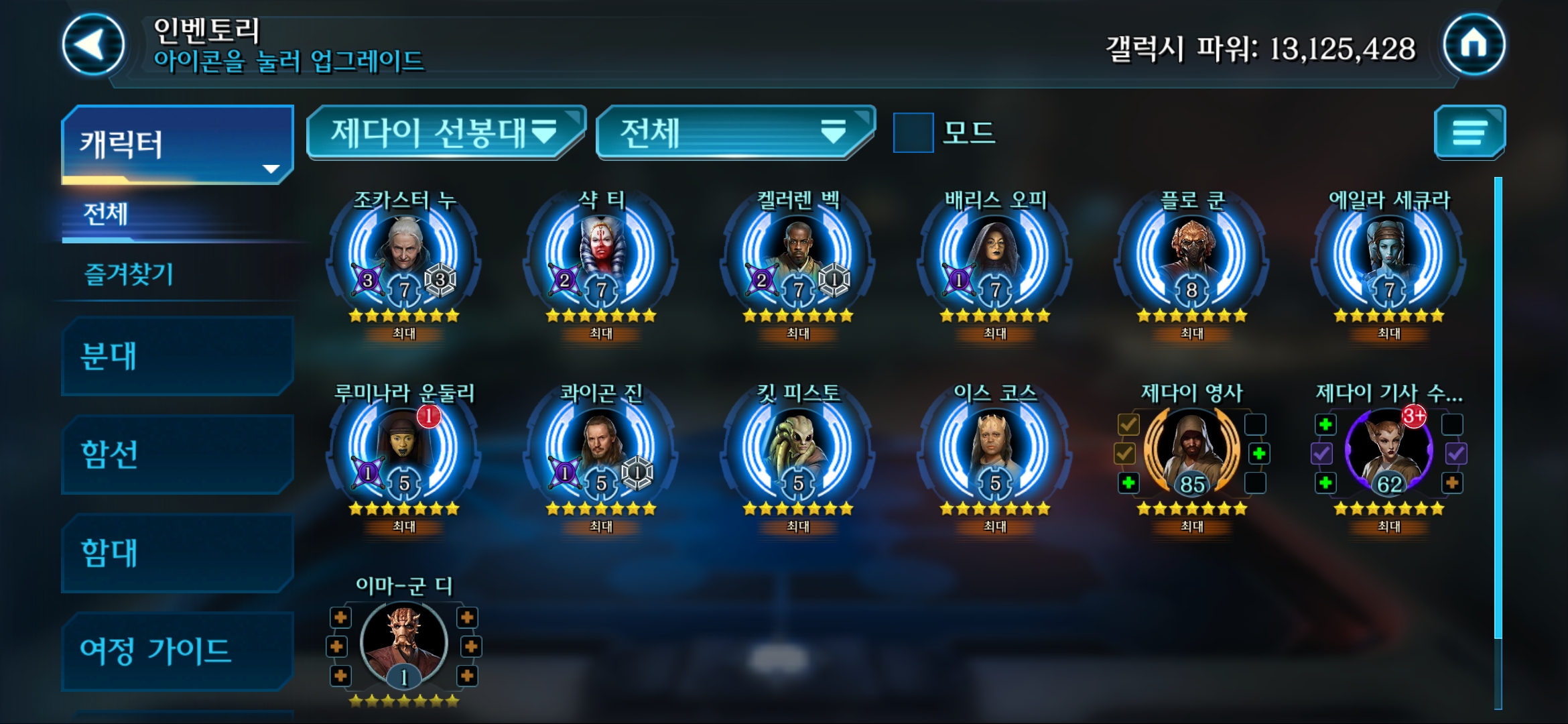Open the list view options button
The width and height of the screenshot is (1568, 724).
tap(1469, 132)
